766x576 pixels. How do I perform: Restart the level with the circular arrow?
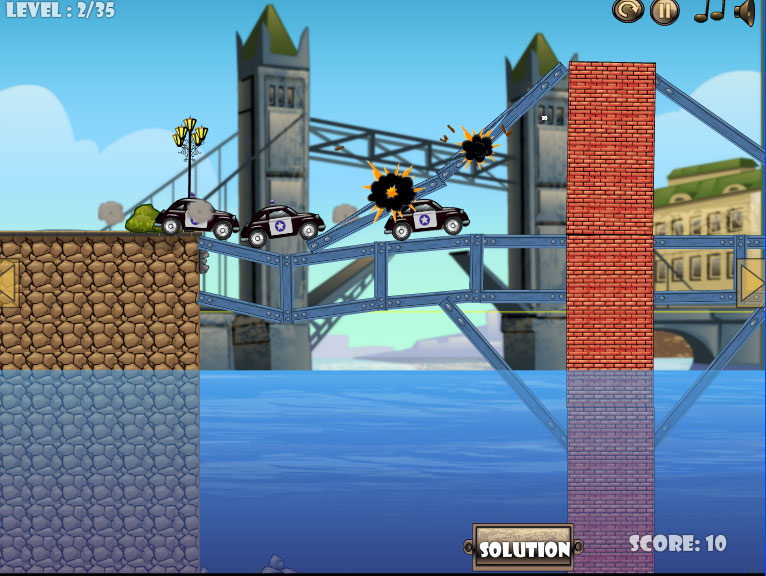pos(627,11)
